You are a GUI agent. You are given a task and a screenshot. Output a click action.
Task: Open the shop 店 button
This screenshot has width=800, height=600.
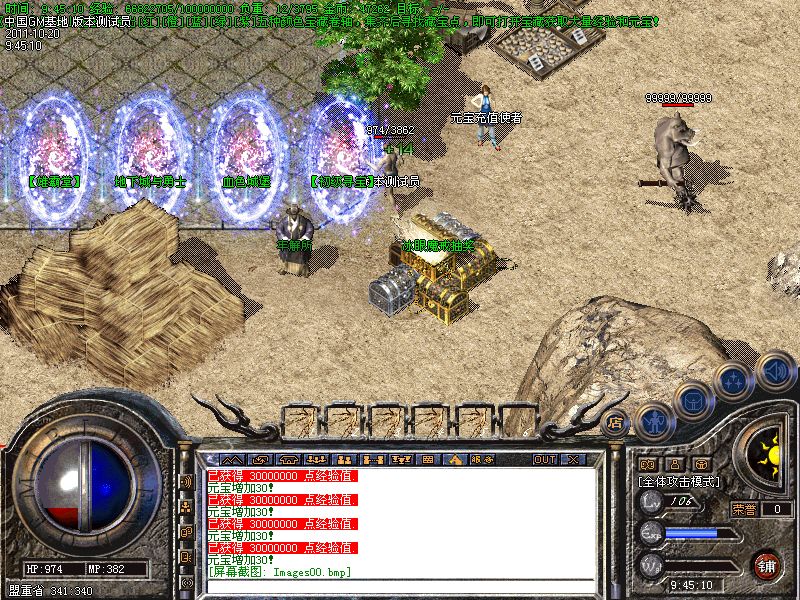(x=616, y=422)
